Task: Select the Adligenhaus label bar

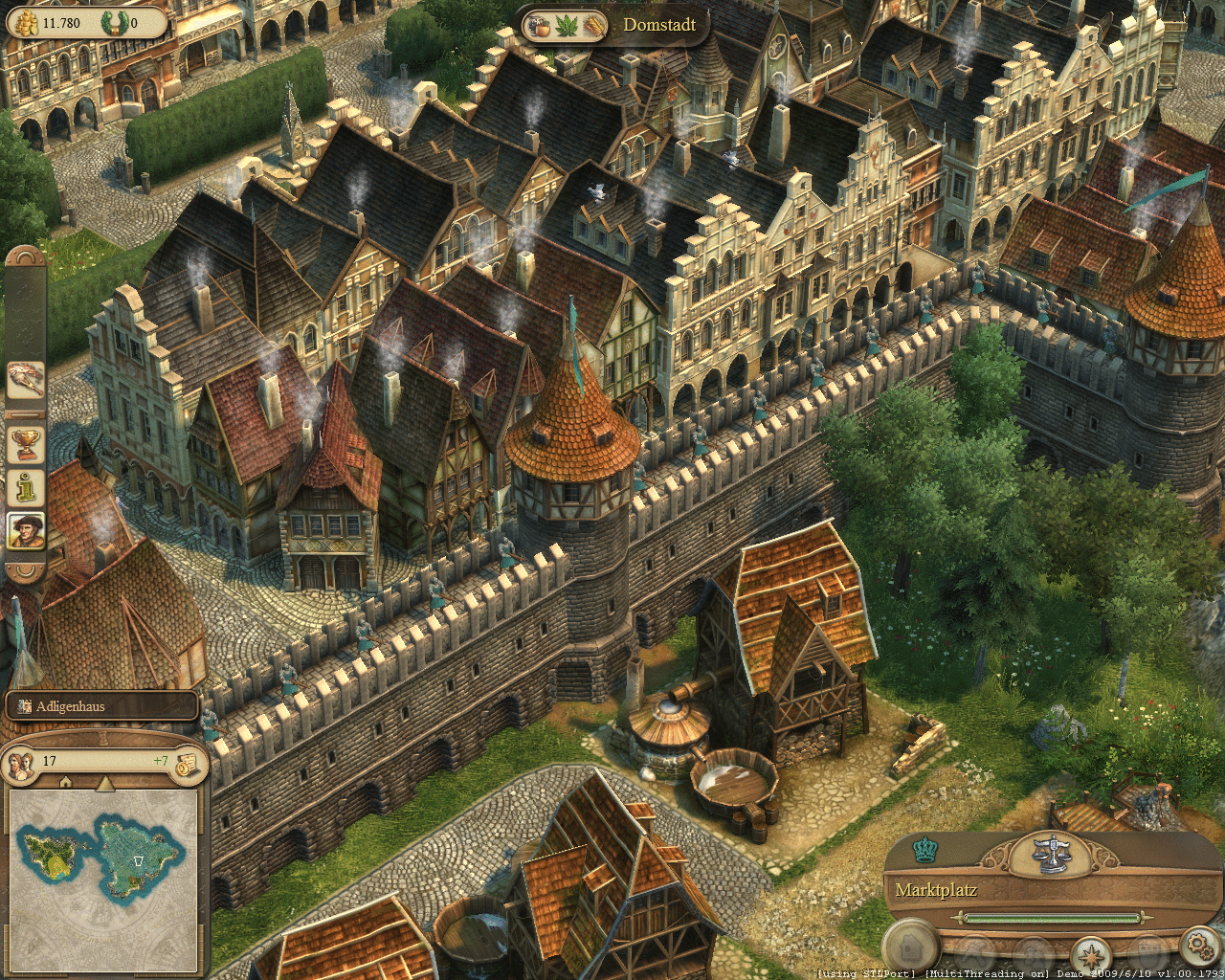Action: [x=101, y=707]
